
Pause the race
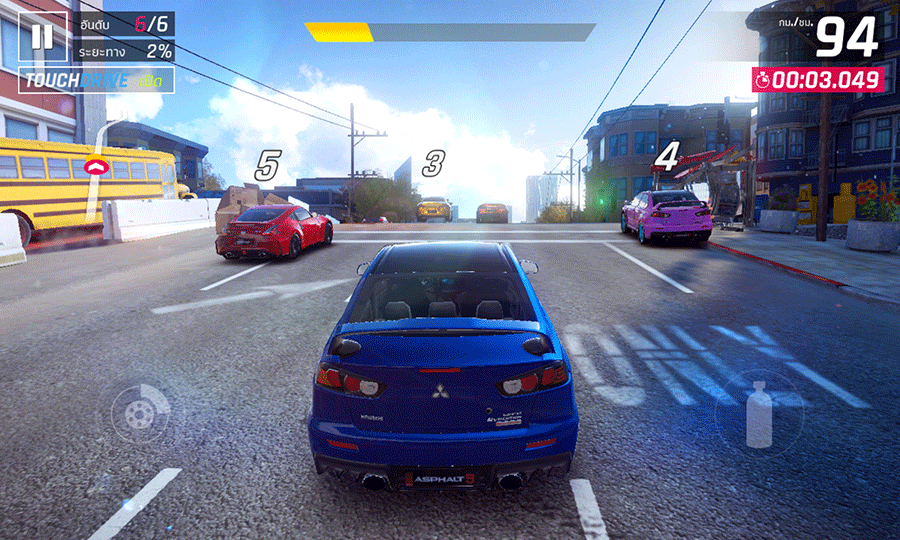pos(42,37)
